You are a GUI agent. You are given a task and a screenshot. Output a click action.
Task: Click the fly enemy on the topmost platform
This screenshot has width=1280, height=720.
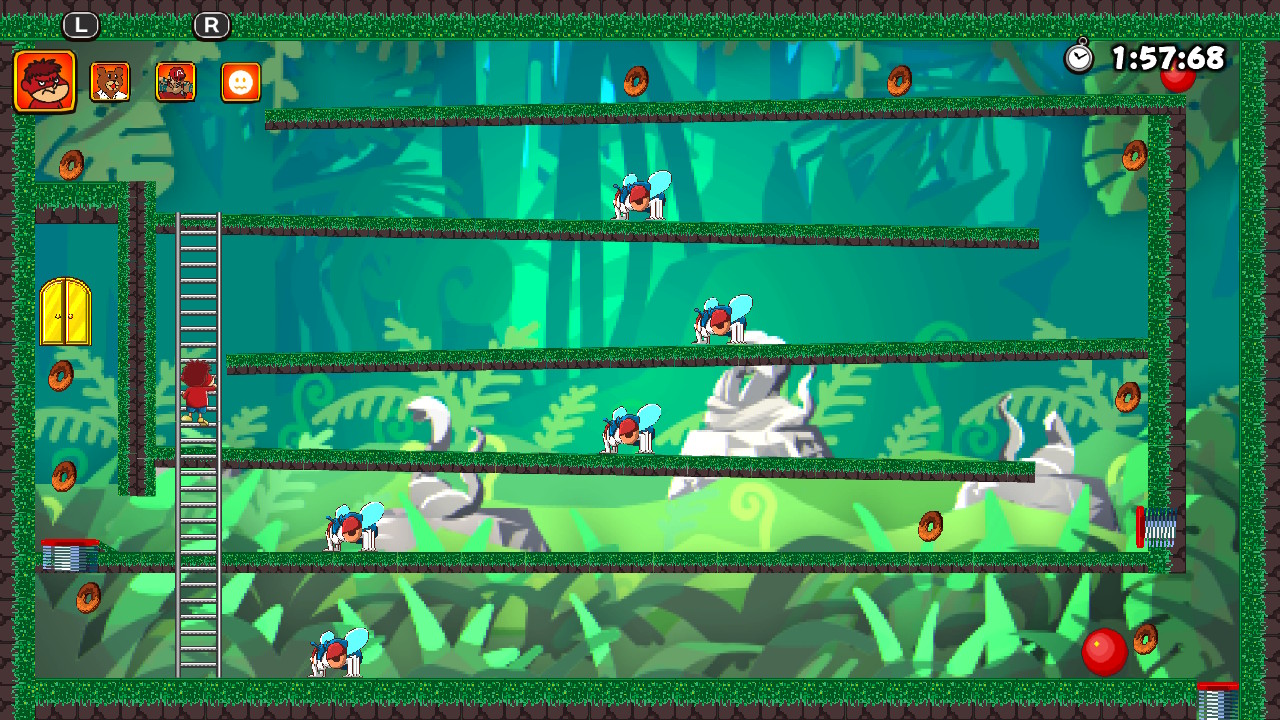pyautogui.click(x=638, y=195)
